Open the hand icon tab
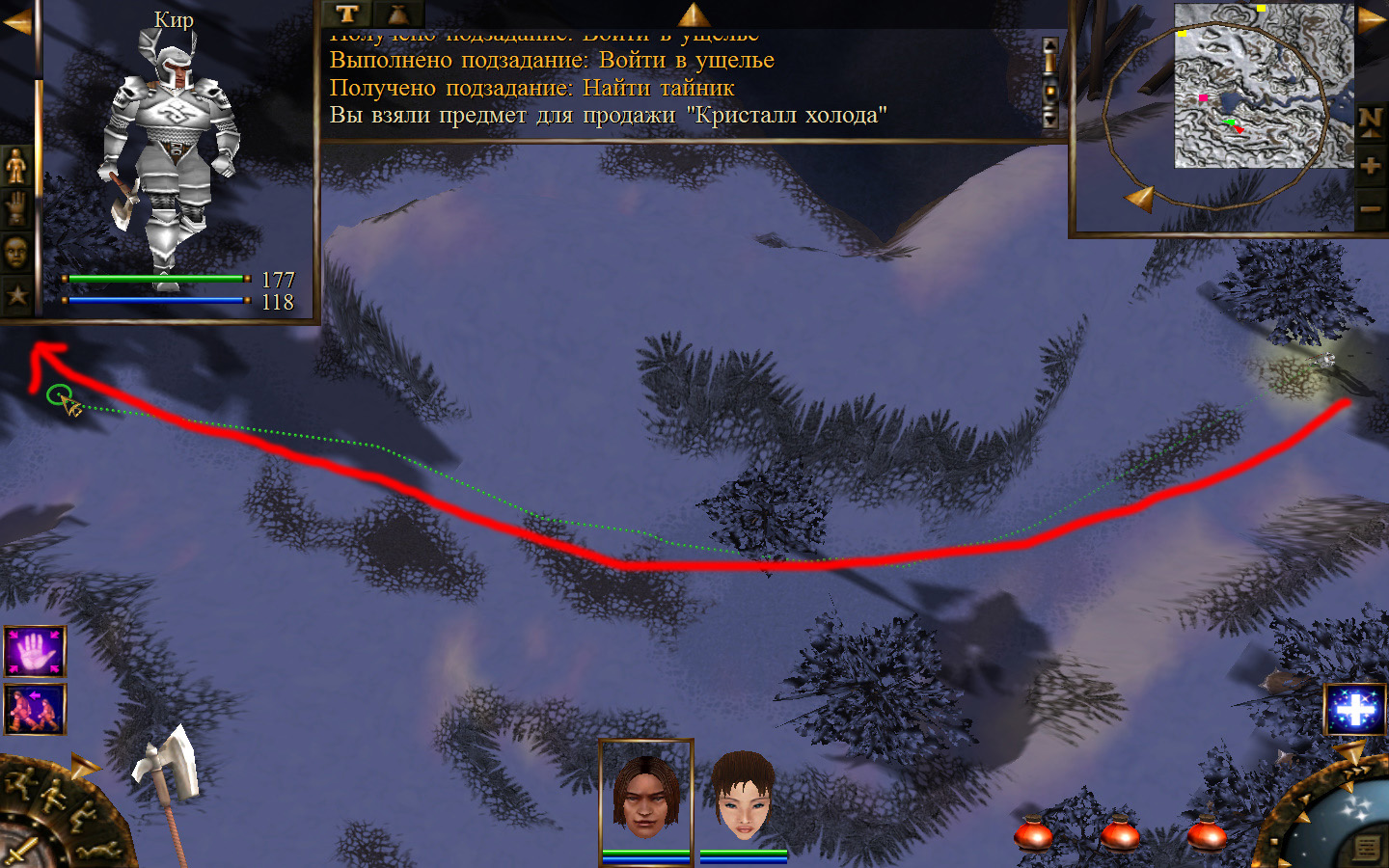The image size is (1389, 868). pyautogui.click(x=16, y=209)
